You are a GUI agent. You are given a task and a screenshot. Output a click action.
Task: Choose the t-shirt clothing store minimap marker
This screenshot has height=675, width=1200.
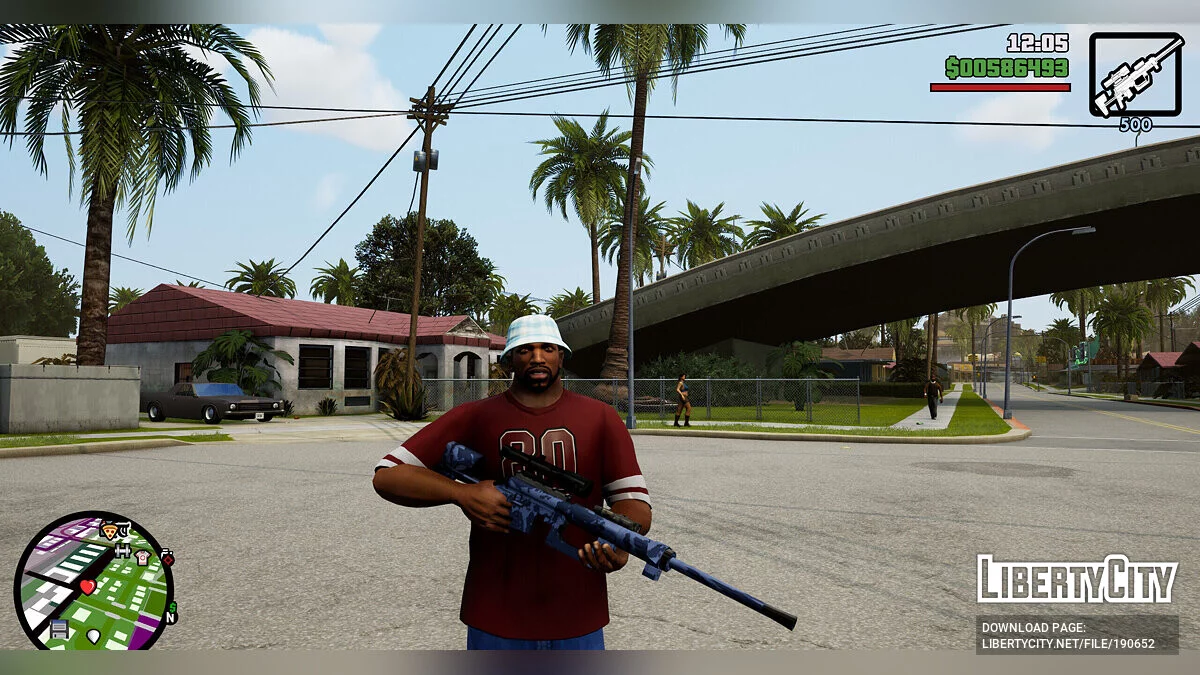[142, 556]
